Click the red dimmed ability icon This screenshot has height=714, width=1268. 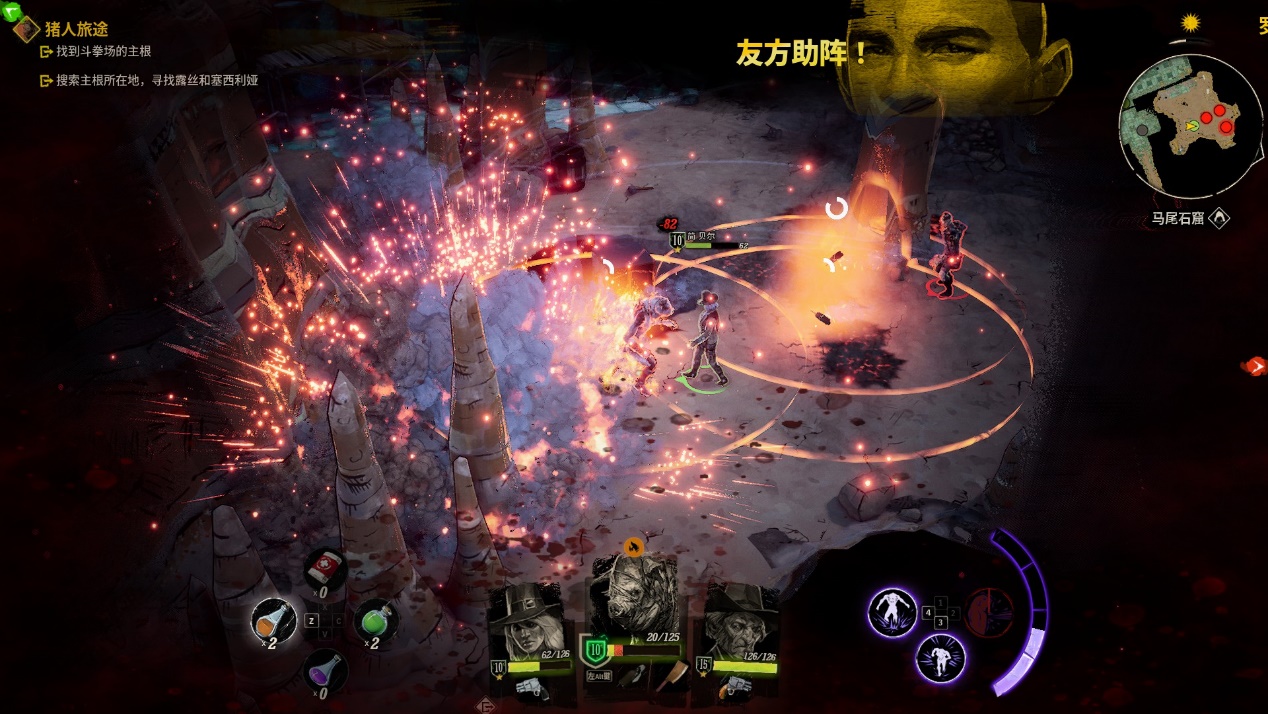(989, 611)
